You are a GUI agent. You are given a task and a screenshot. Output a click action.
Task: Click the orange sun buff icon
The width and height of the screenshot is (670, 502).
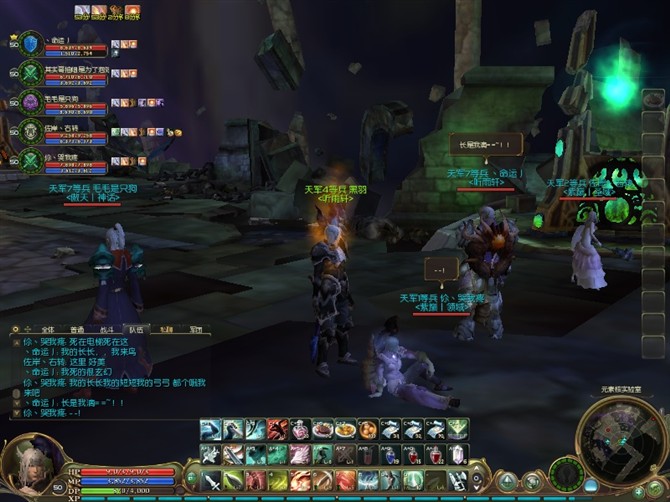(x=133, y=12)
